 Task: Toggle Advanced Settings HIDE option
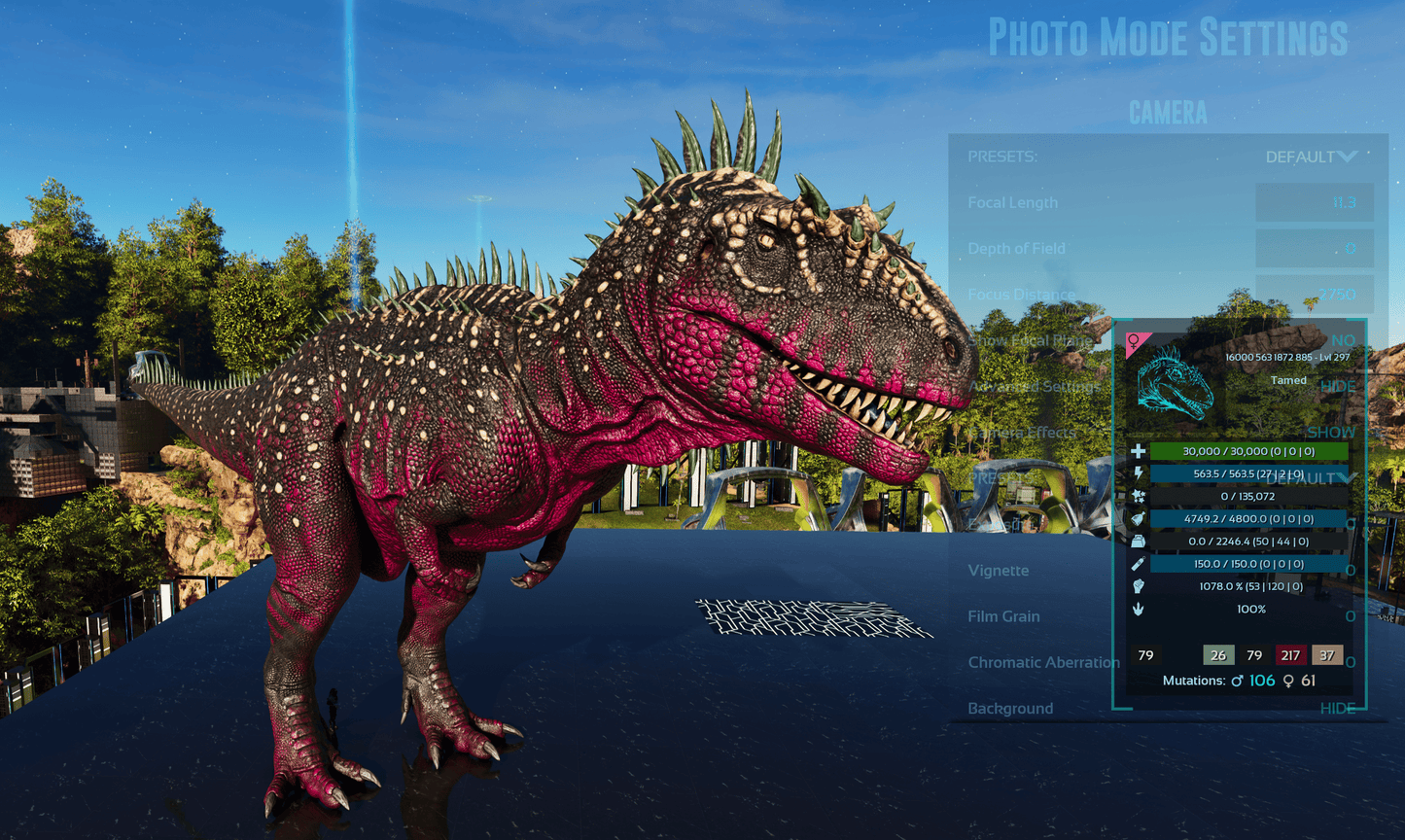1338,386
